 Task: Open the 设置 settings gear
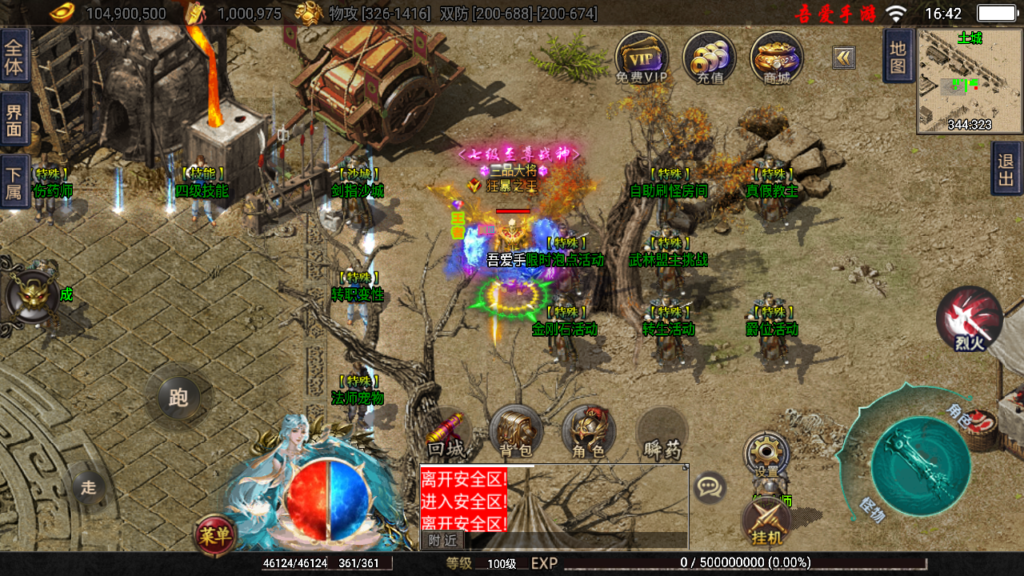pyautogui.click(x=767, y=453)
